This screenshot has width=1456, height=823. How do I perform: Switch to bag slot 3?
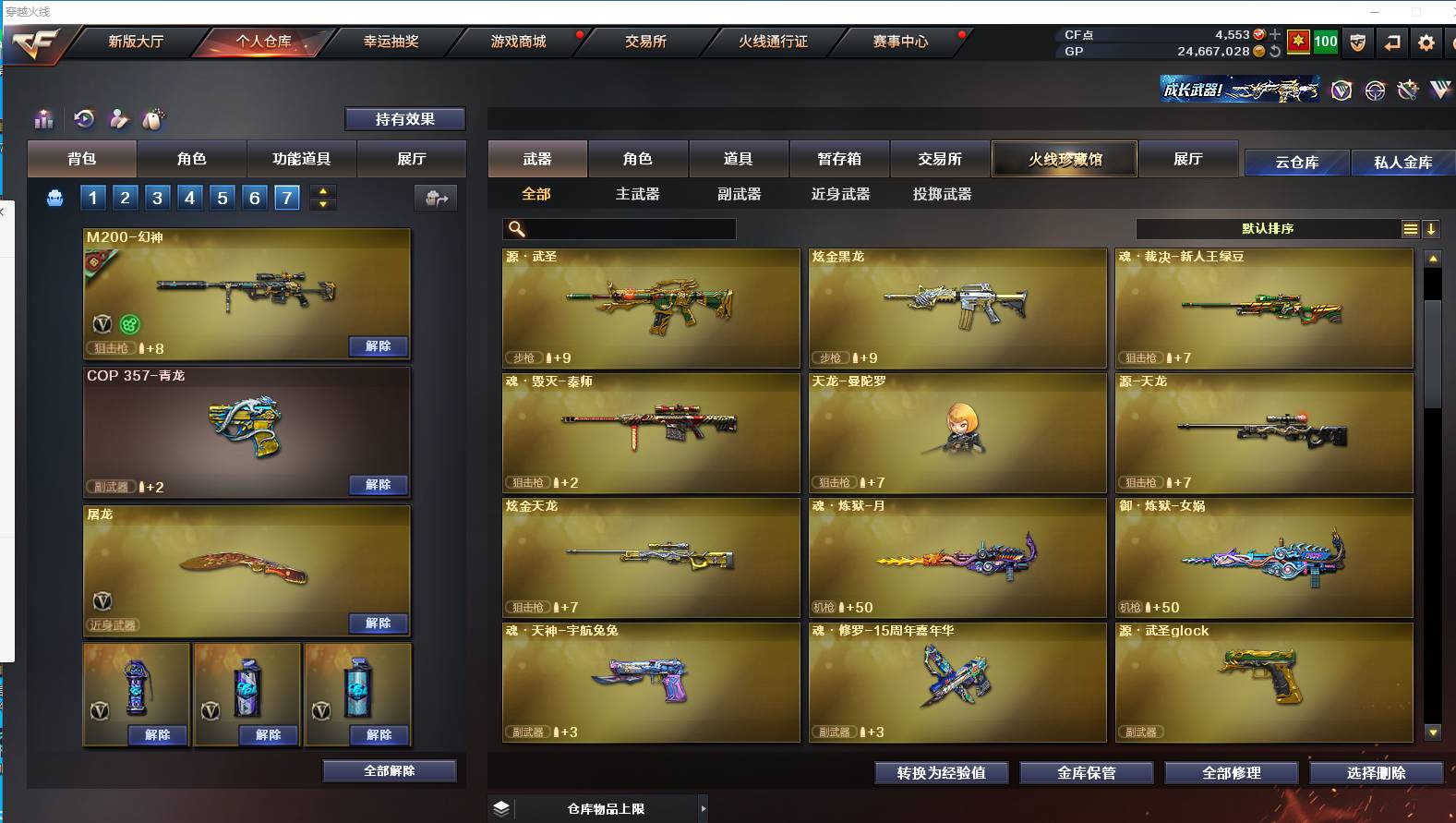[x=156, y=197]
